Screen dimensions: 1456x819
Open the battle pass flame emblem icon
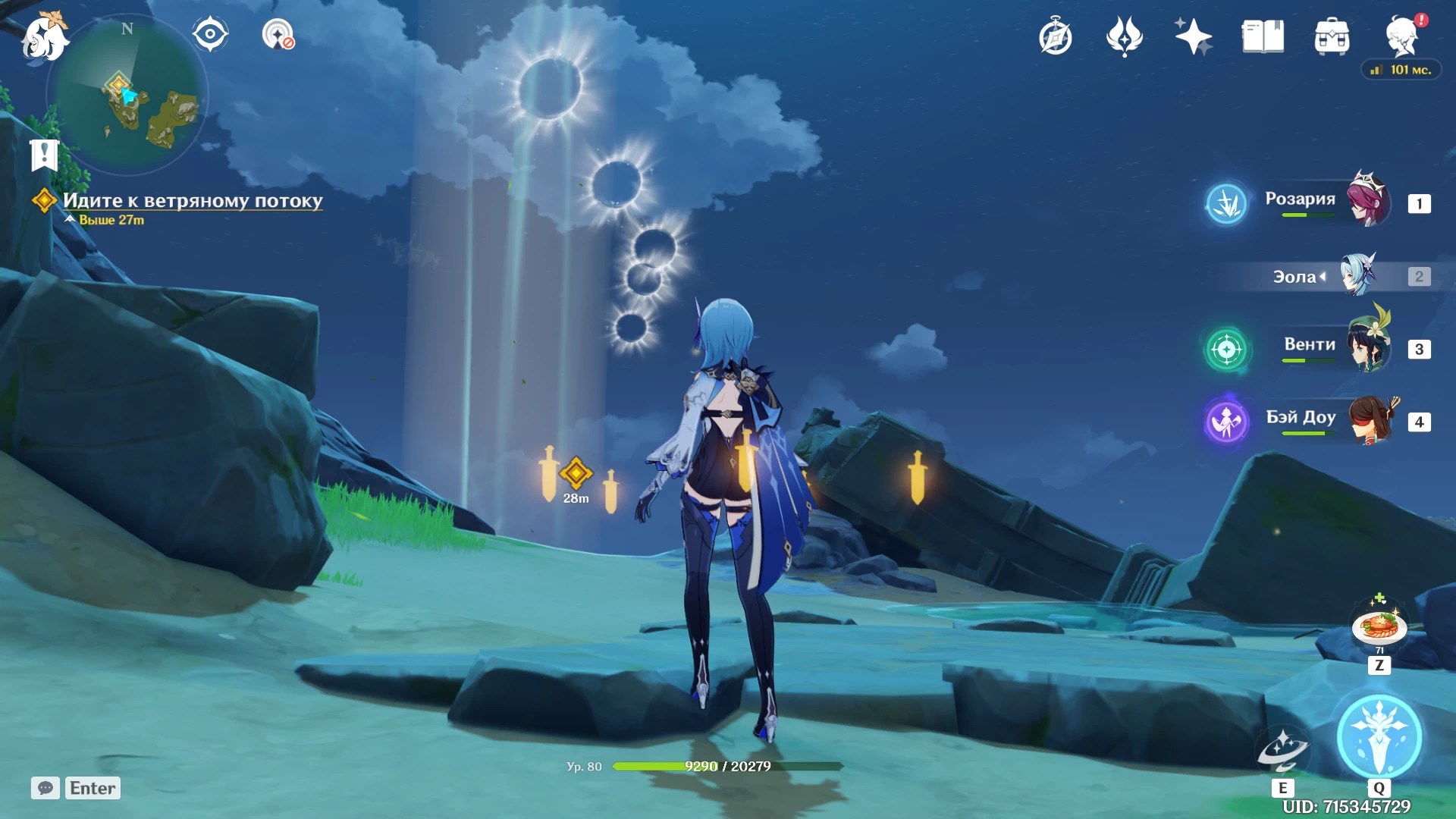point(1124,36)
